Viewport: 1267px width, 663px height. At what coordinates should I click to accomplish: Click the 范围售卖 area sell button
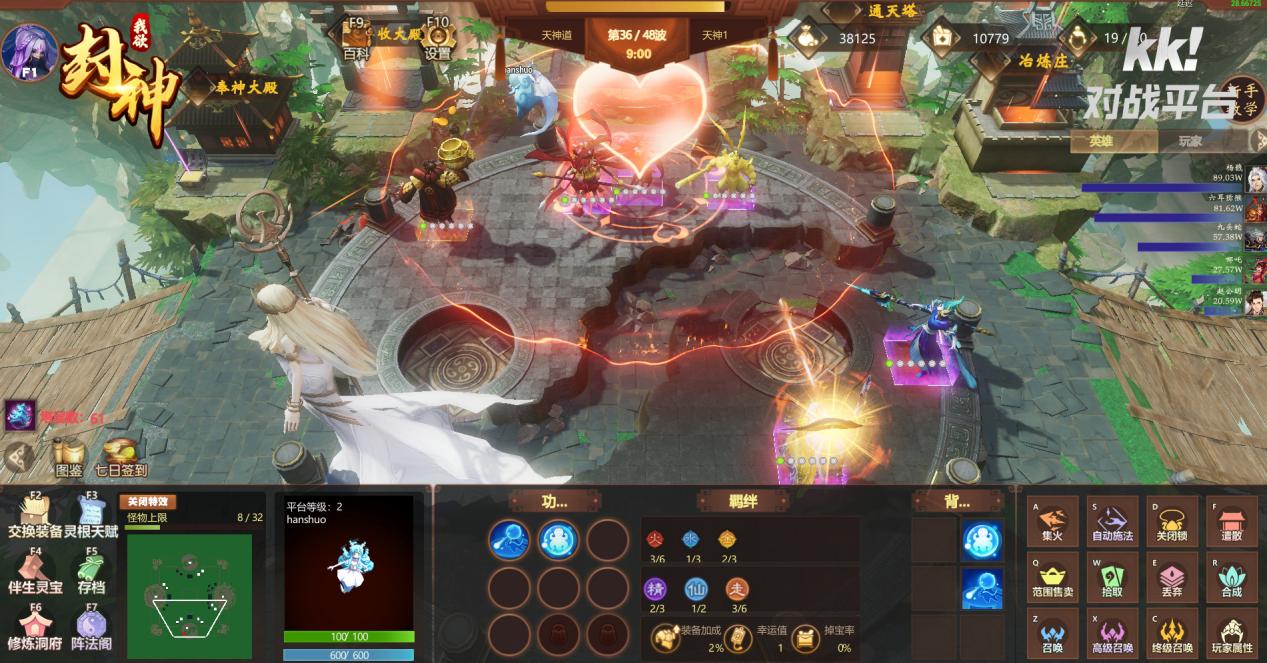click(x=1054, y=577)
